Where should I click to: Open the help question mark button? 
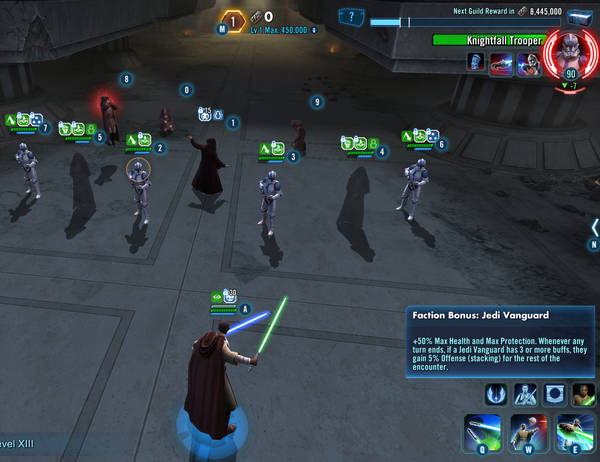(351, 16)
